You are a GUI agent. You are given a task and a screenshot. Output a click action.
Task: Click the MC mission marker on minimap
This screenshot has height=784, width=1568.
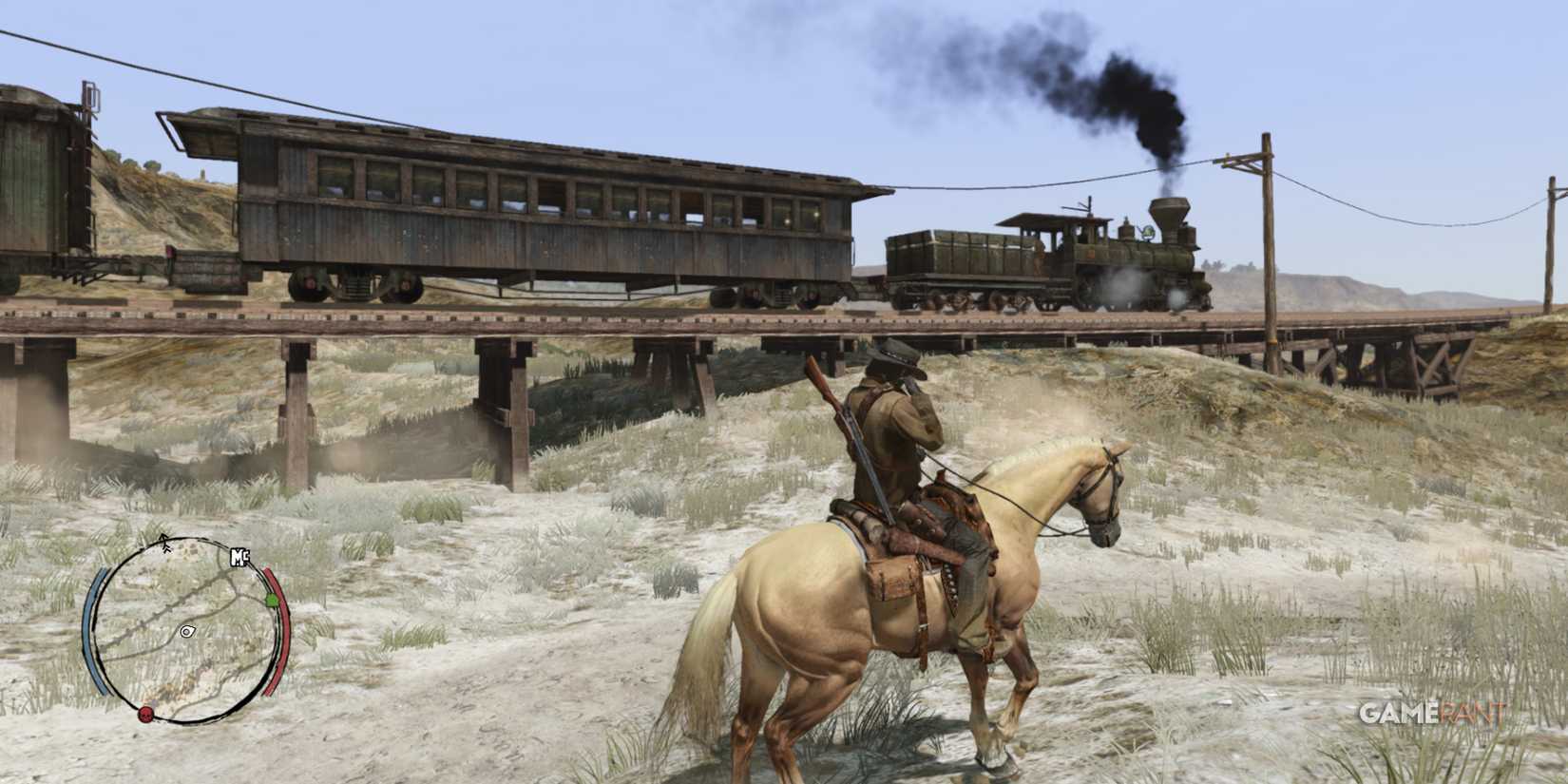(239, 557)
